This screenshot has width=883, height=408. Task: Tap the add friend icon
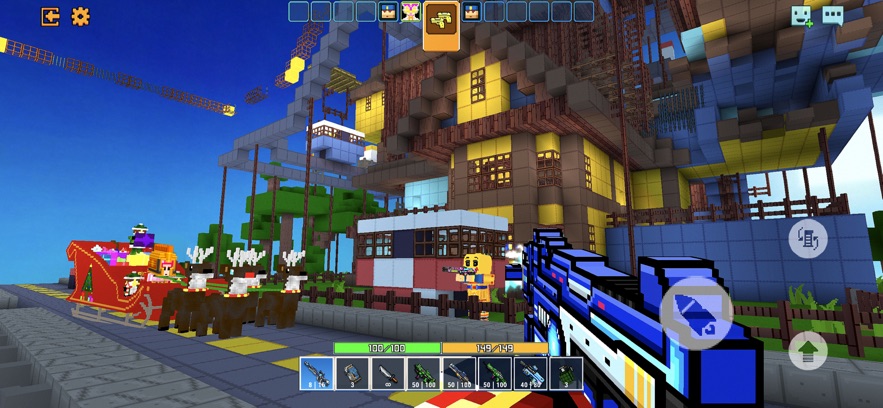(802, 15)
